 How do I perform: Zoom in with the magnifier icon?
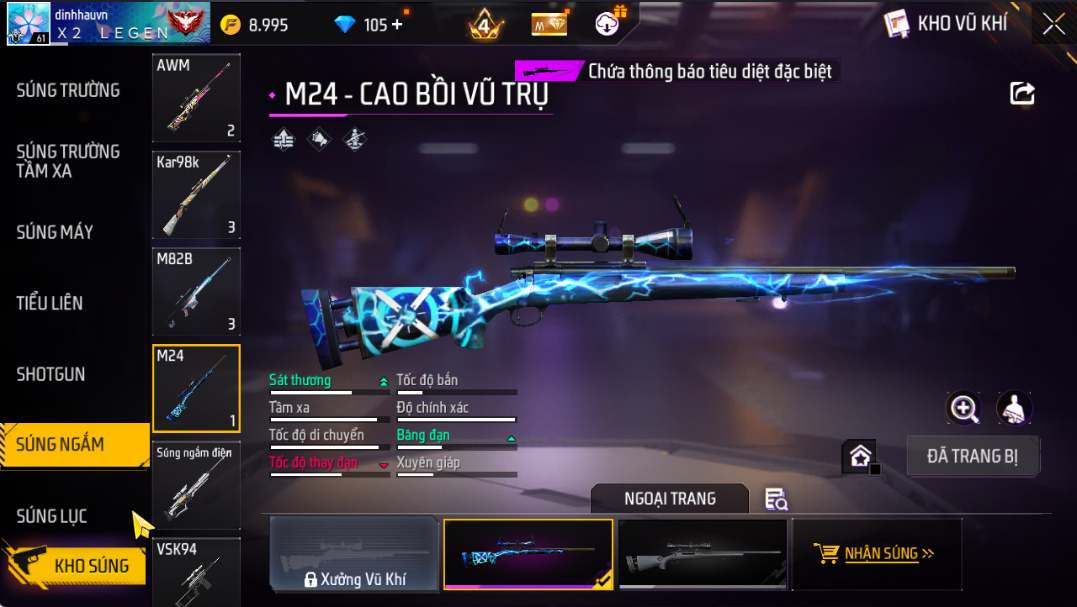coord(964,408)
